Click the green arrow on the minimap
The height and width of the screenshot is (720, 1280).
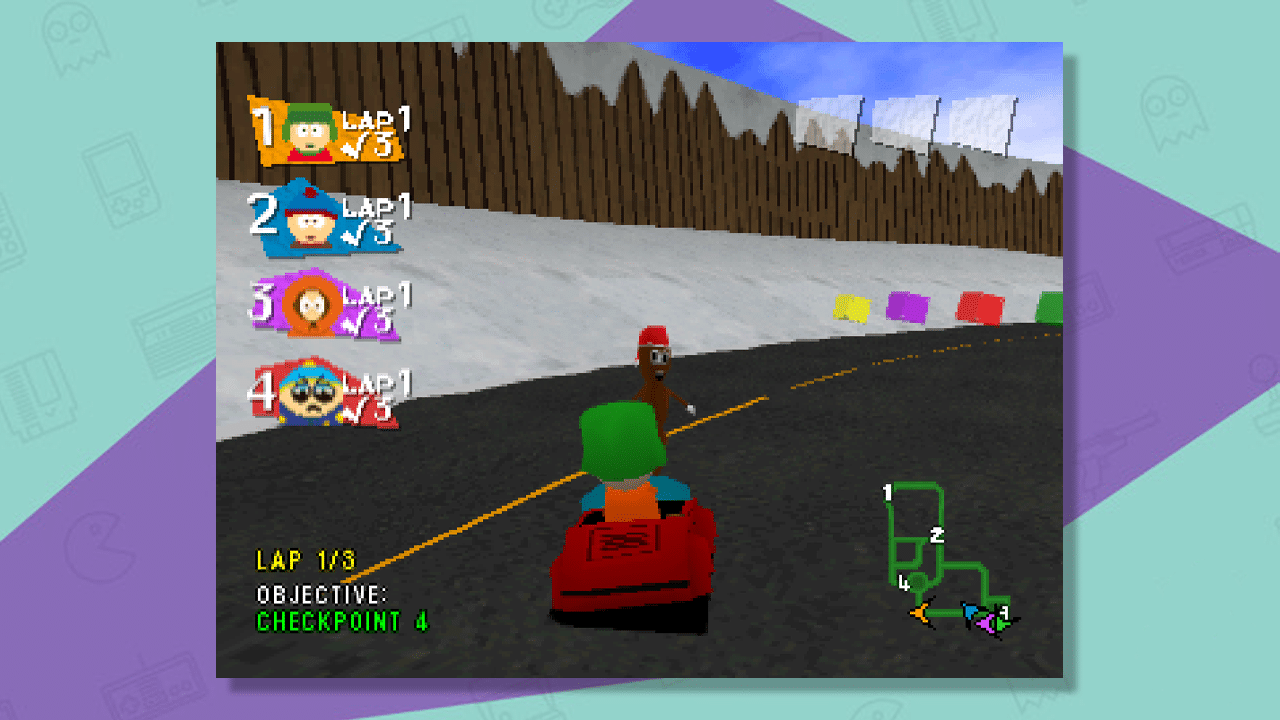[1002, 624]
